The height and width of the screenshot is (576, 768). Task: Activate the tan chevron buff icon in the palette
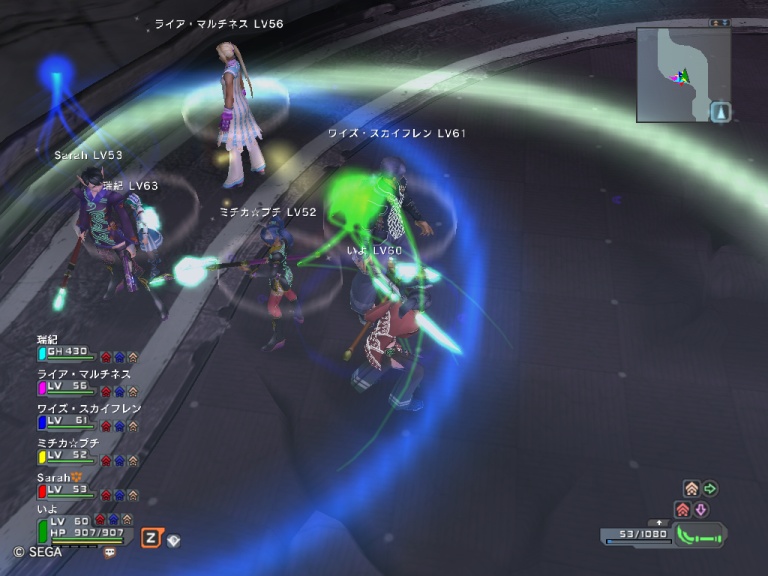(x=691, y=489)
